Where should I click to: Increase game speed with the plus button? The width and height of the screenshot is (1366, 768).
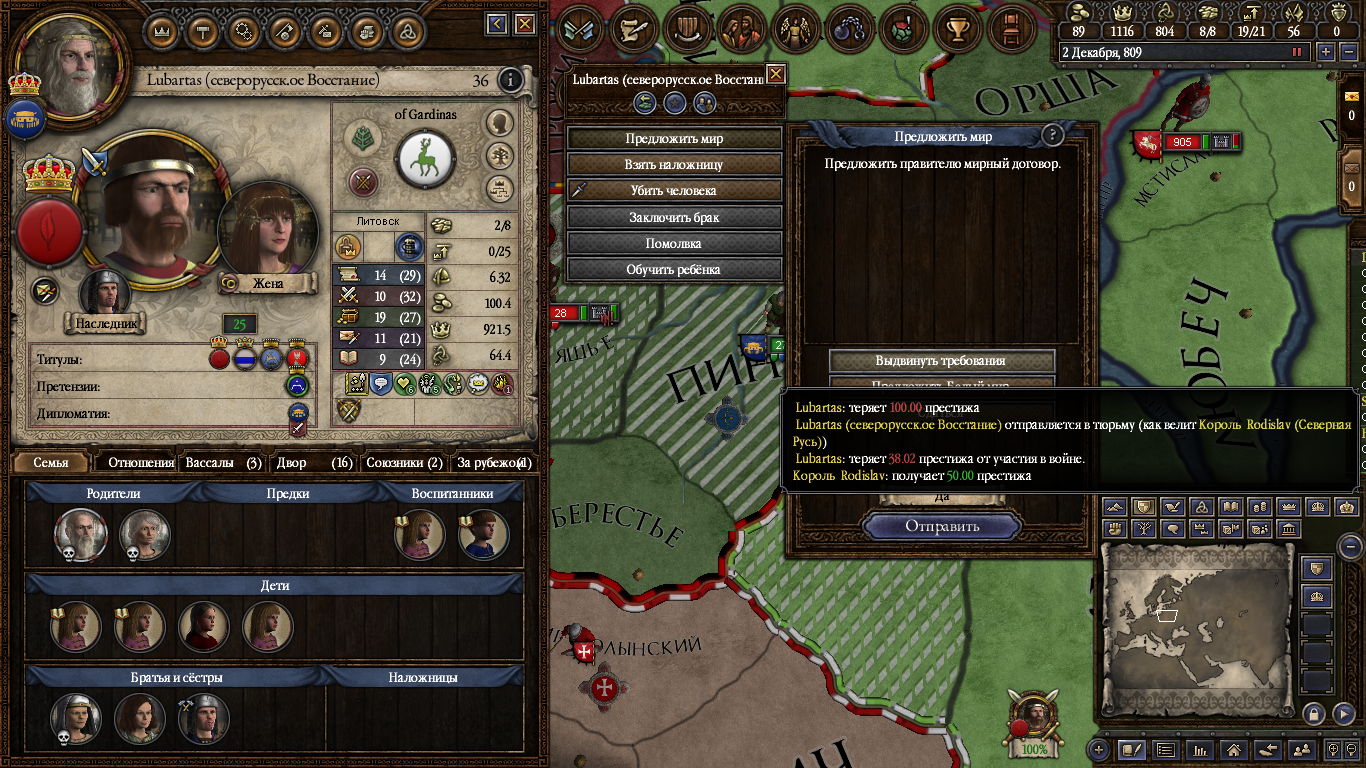1326,52
